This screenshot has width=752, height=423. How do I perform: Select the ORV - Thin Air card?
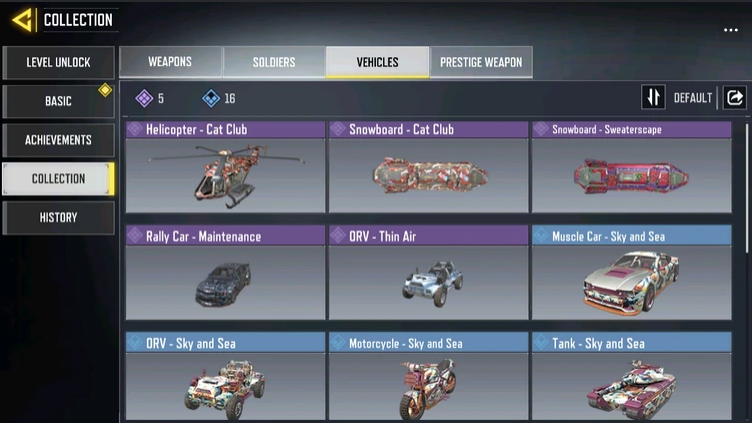tap(428, 274)
